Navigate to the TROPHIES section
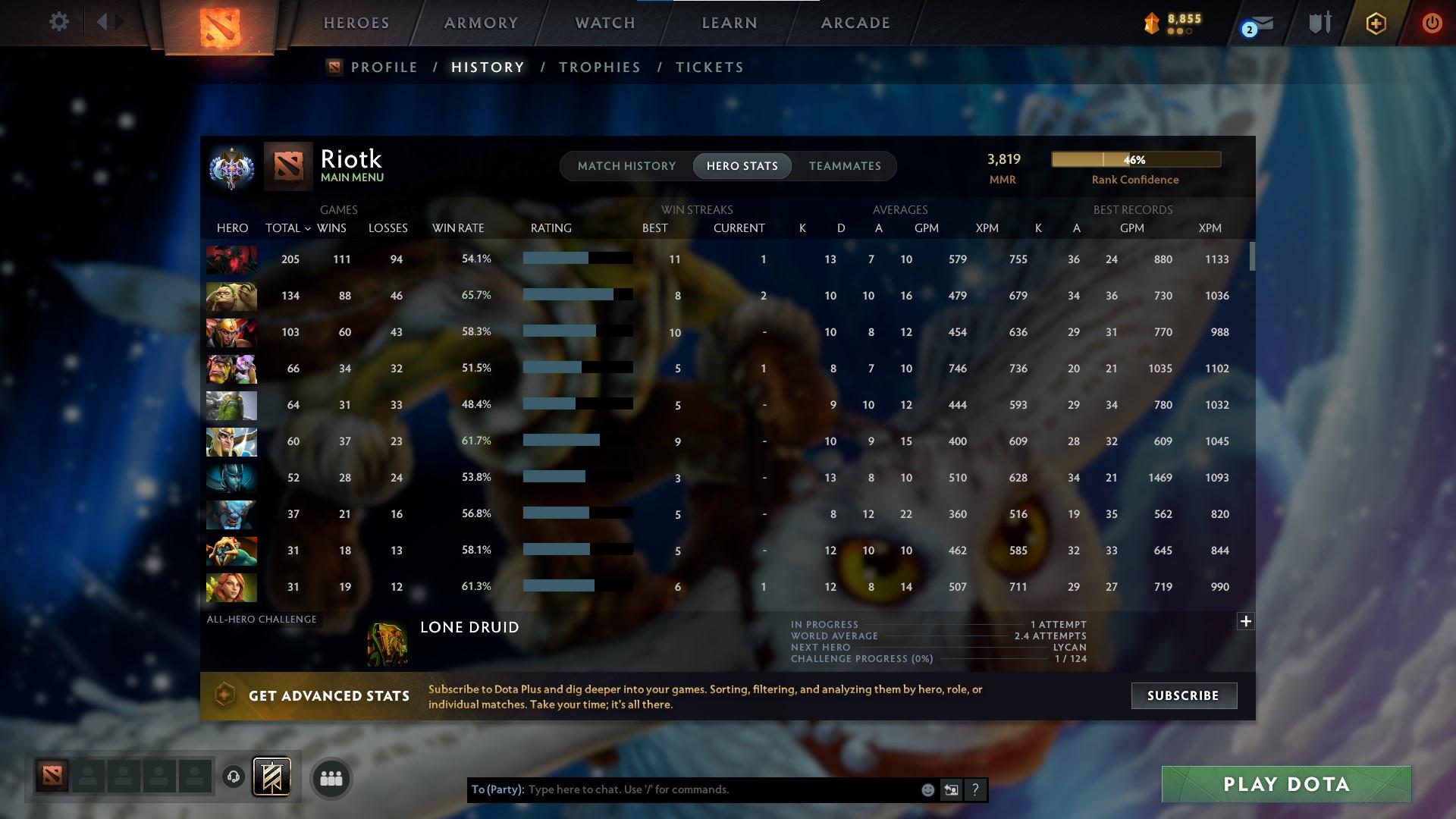The height and width of the screenshot is (819, 1456). point(599,67)
